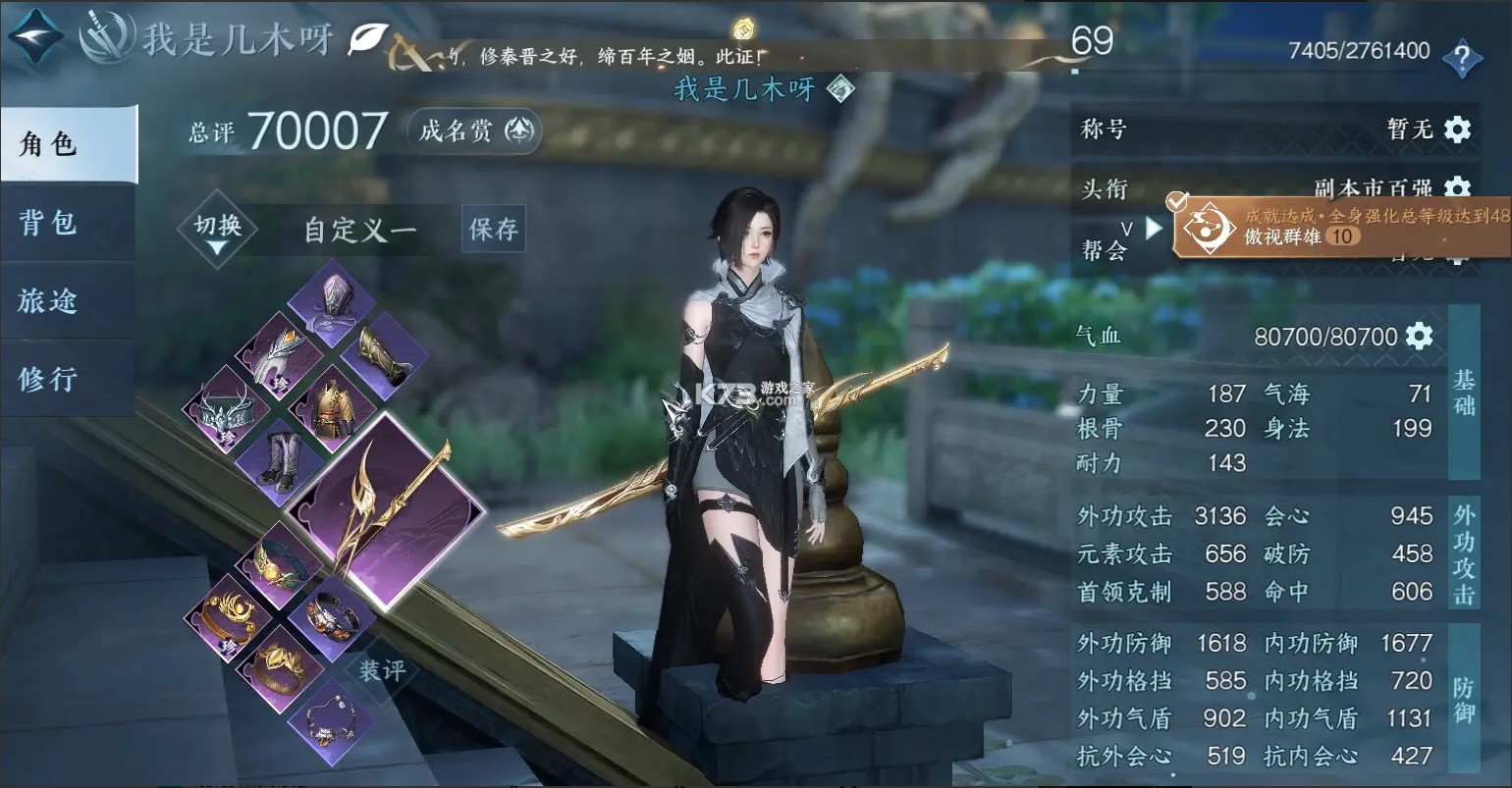Open the 自定义一 preset selector
Viewport: 1512px width, 788px height.
tap(358, 229)
